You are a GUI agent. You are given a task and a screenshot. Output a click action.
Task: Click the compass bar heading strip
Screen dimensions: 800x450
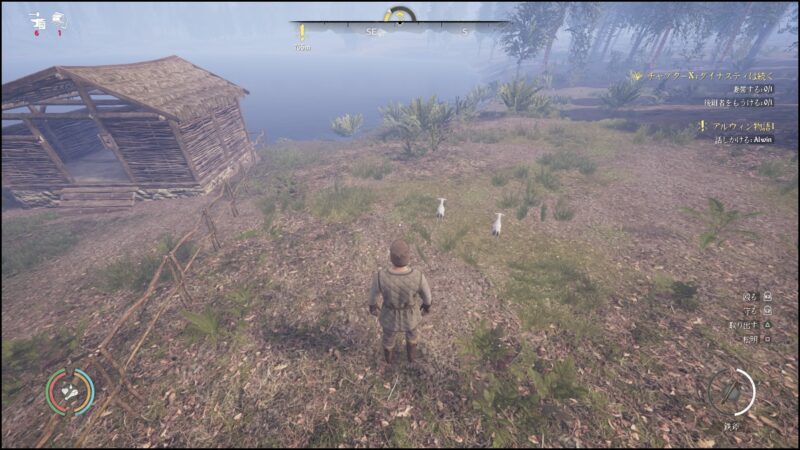(400, 31)
